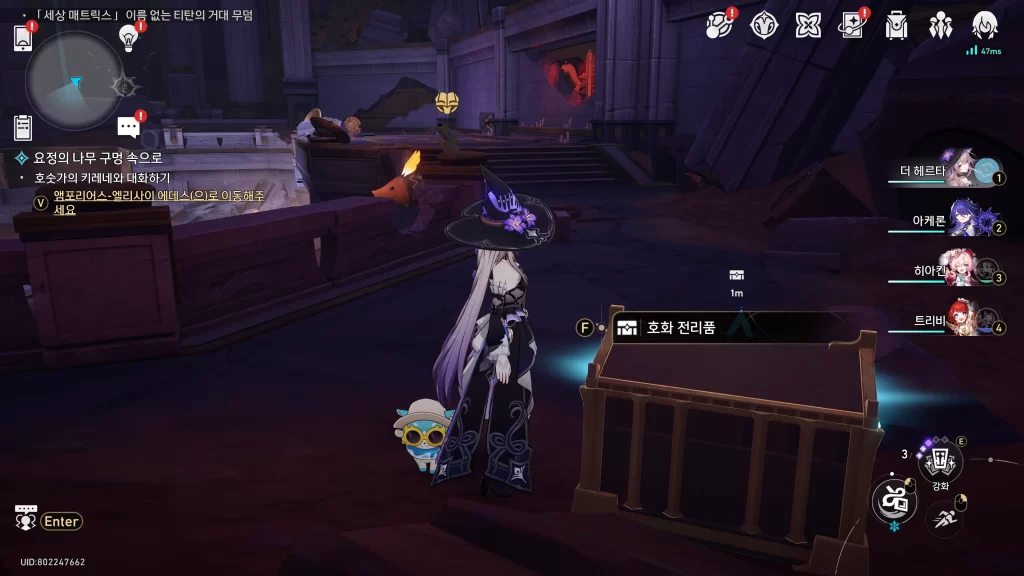Open the phone menu icon
1024x576 pixels.
tap(23, 38)
